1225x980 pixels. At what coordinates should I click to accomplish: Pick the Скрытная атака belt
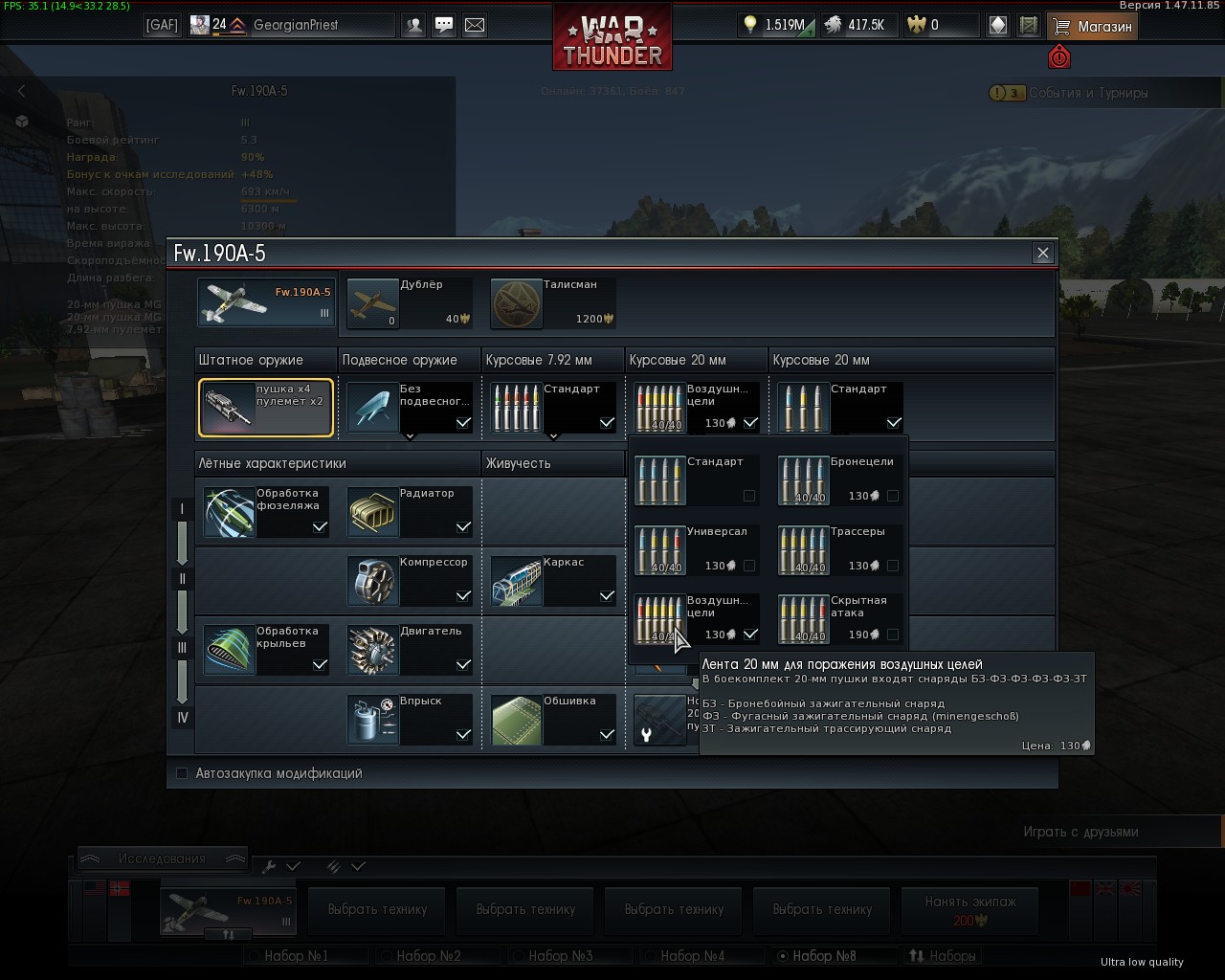(839, 618)
